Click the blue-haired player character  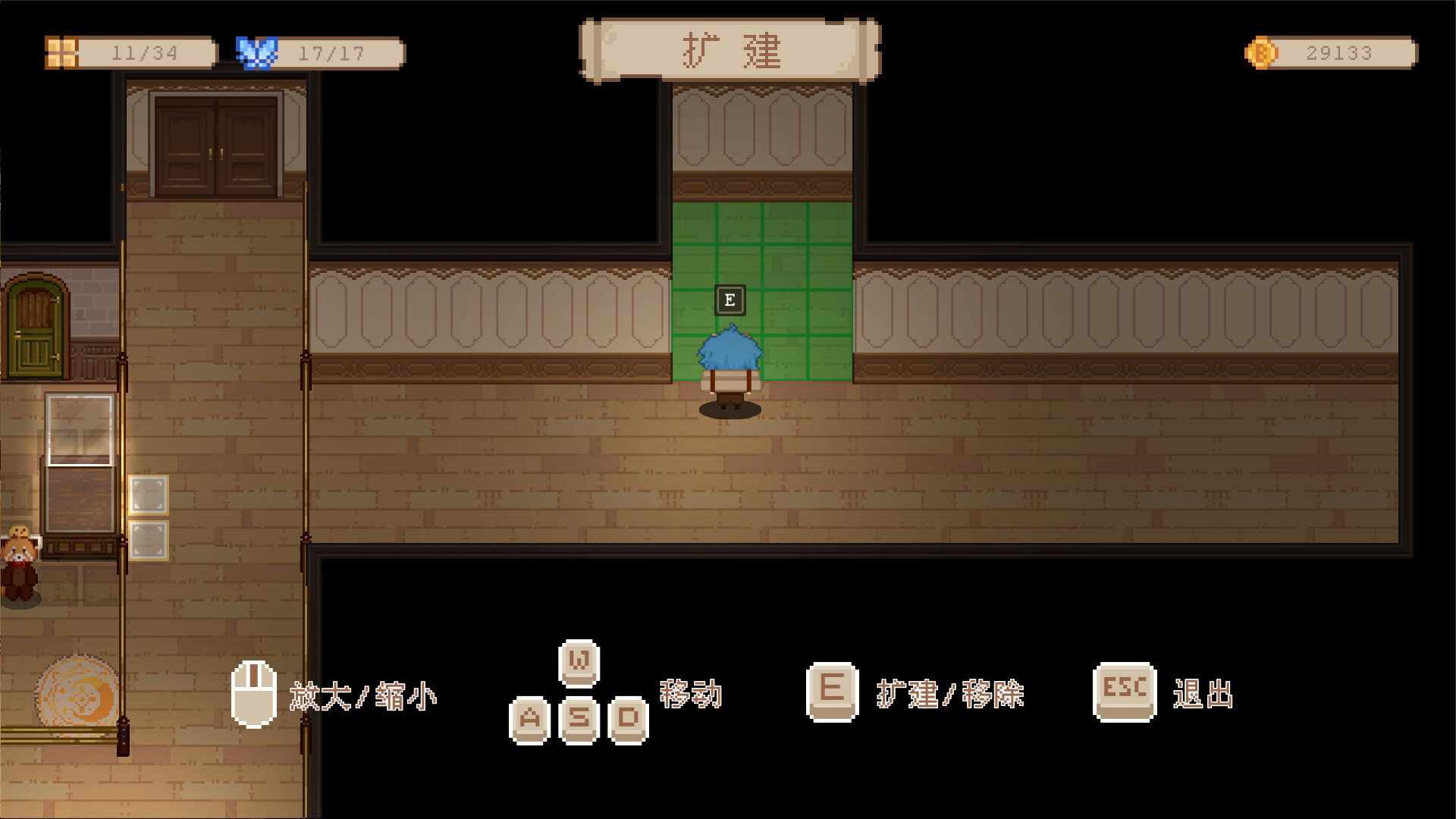(x=730, y=364)
